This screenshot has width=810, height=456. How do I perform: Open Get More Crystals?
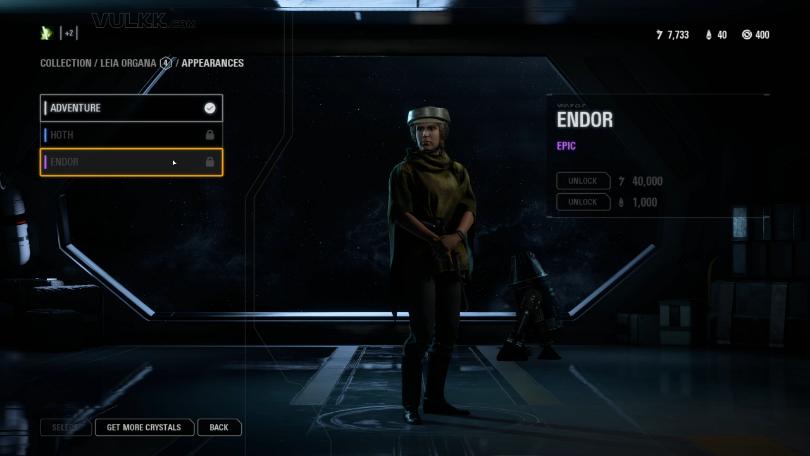(x=144, y=427)
